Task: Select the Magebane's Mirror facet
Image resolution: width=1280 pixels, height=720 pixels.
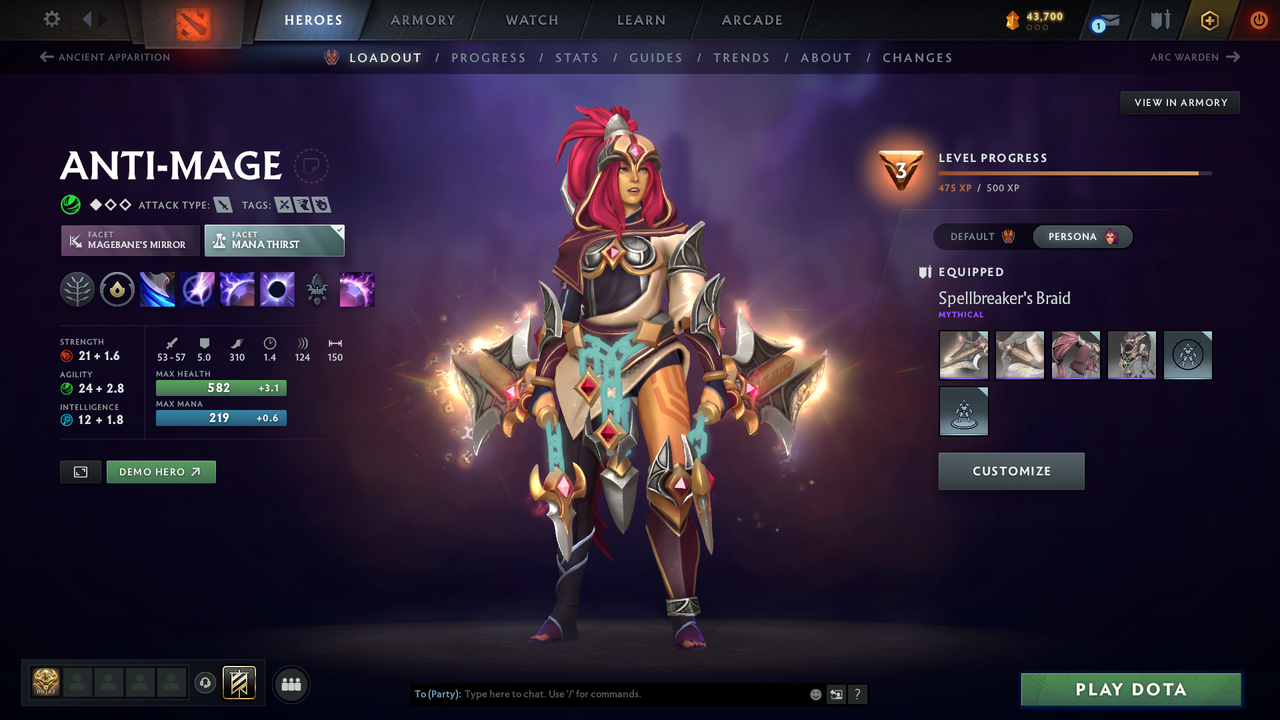Action: click(x=129, y=240)
